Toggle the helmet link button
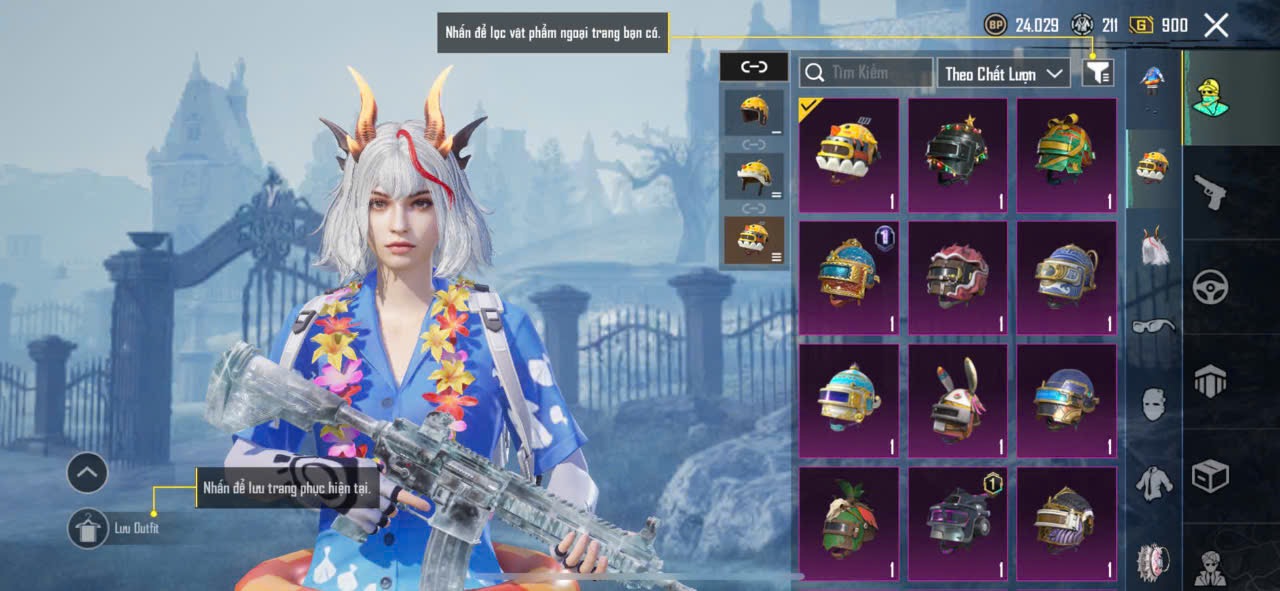 [x=754, y=67]
